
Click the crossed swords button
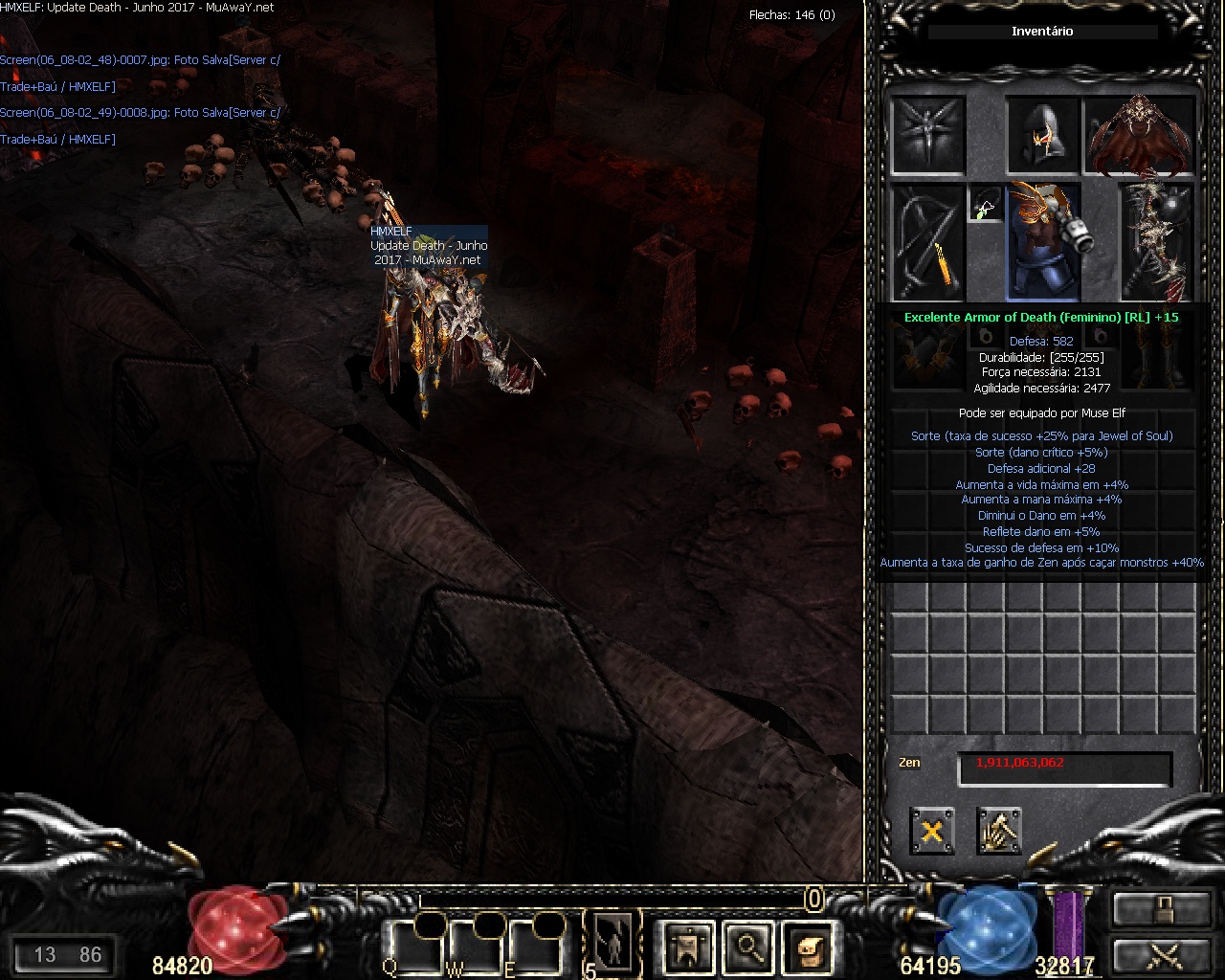coord(1161,955)
